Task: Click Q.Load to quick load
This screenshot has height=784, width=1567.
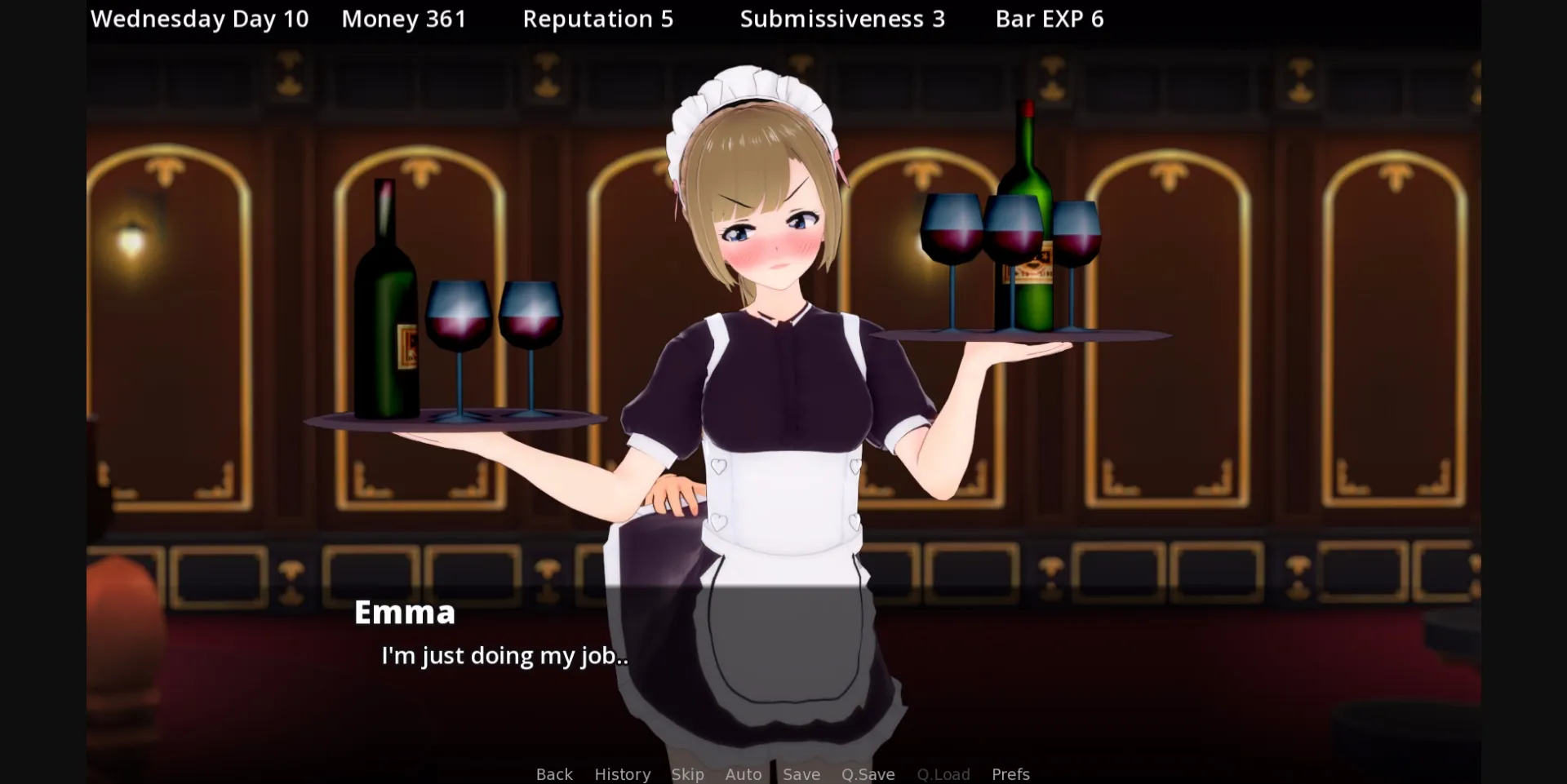Action: pyautogui.click(x=943, y=774)
